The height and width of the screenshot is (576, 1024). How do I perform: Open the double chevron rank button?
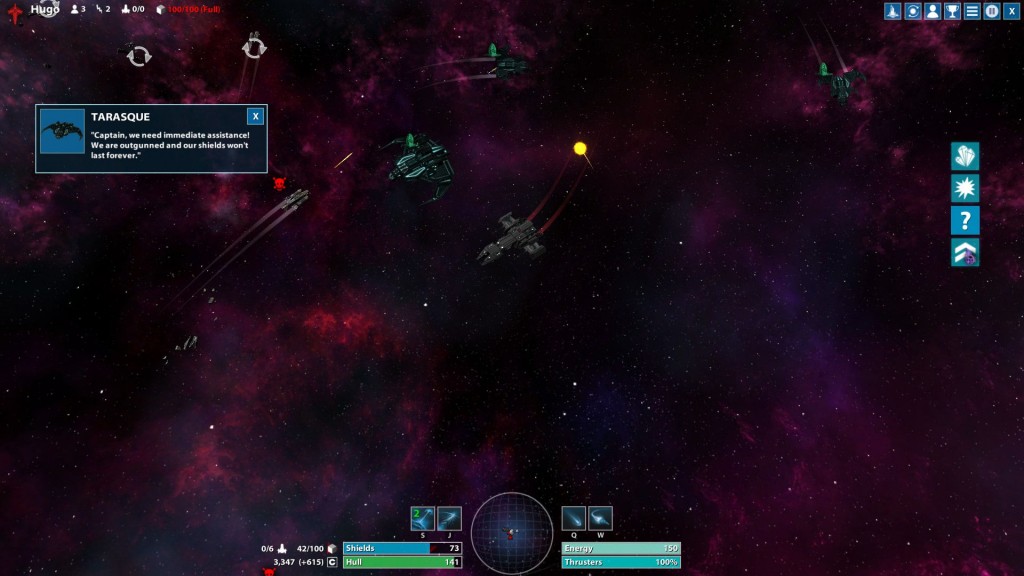(965, 252)
